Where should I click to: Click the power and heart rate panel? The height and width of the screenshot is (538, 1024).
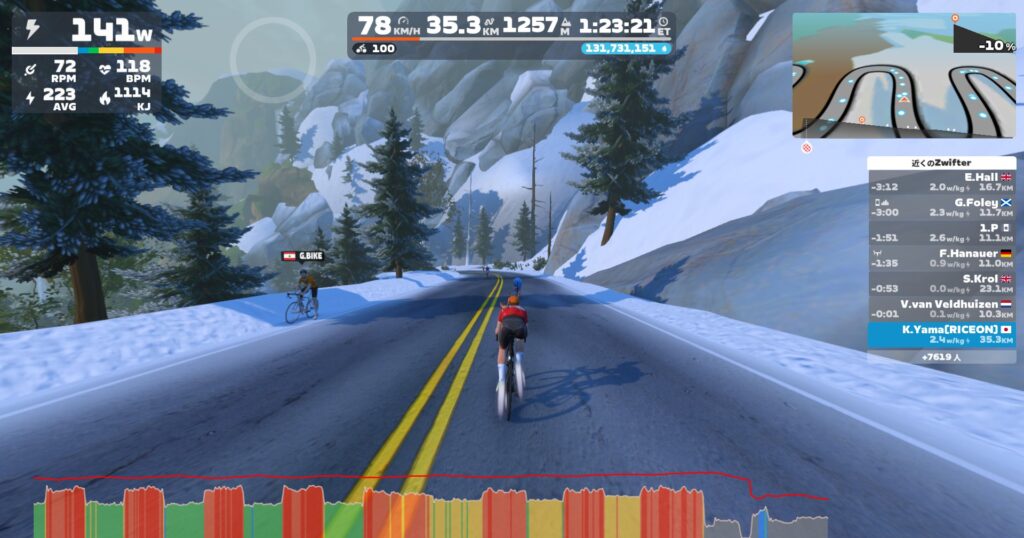click(86, 62)
